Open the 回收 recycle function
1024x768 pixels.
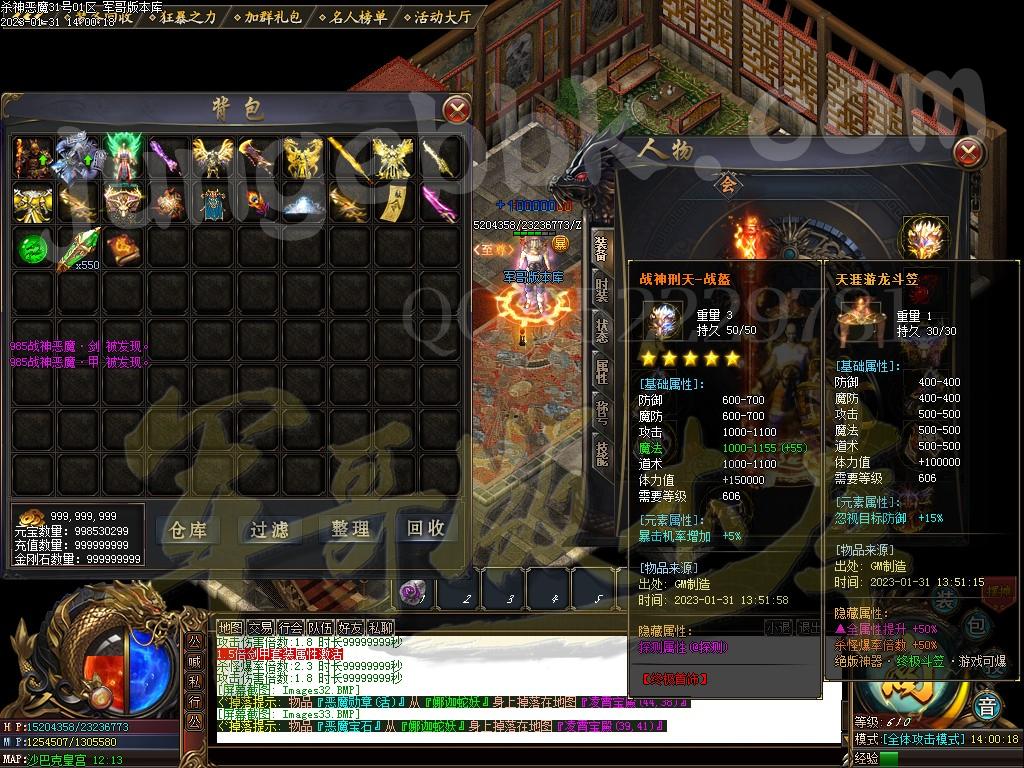pyautogui.click(x=425, y=529)
